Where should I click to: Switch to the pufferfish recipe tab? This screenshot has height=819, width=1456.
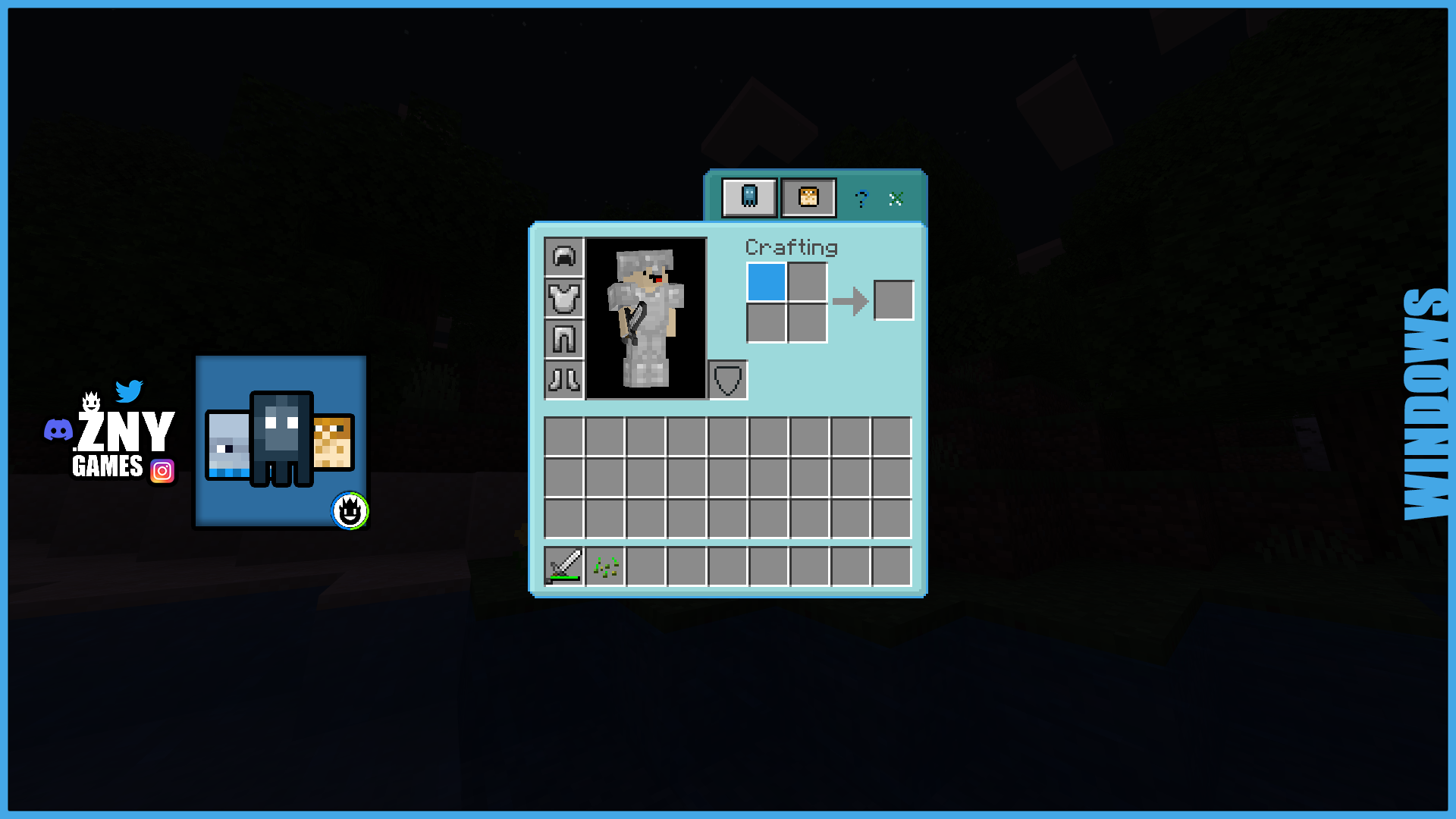[808, 197]
